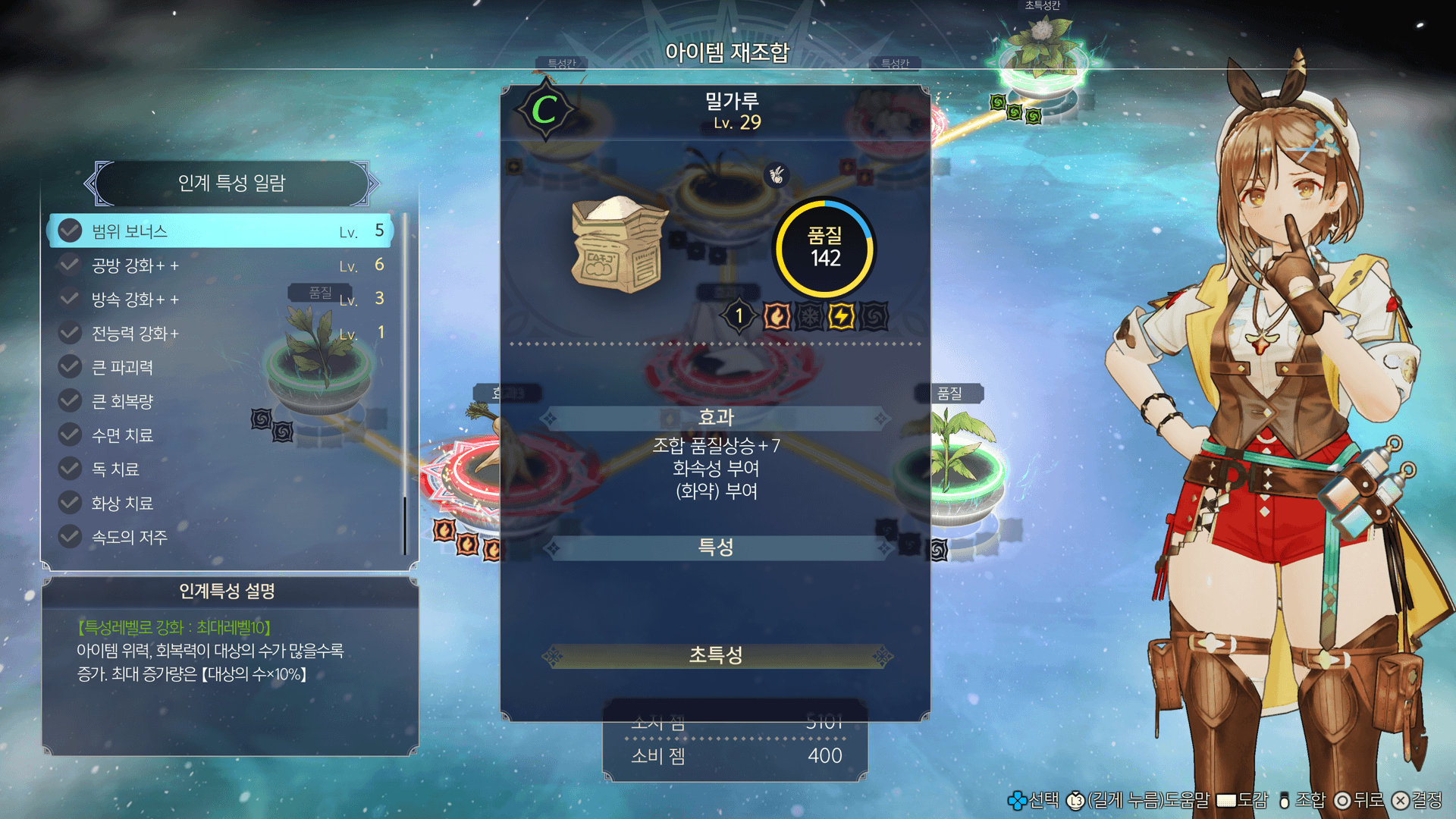The height and width of the screenshot is (819, 1456).
Task: Click the flour sack item image
Action: click(618, 245)
